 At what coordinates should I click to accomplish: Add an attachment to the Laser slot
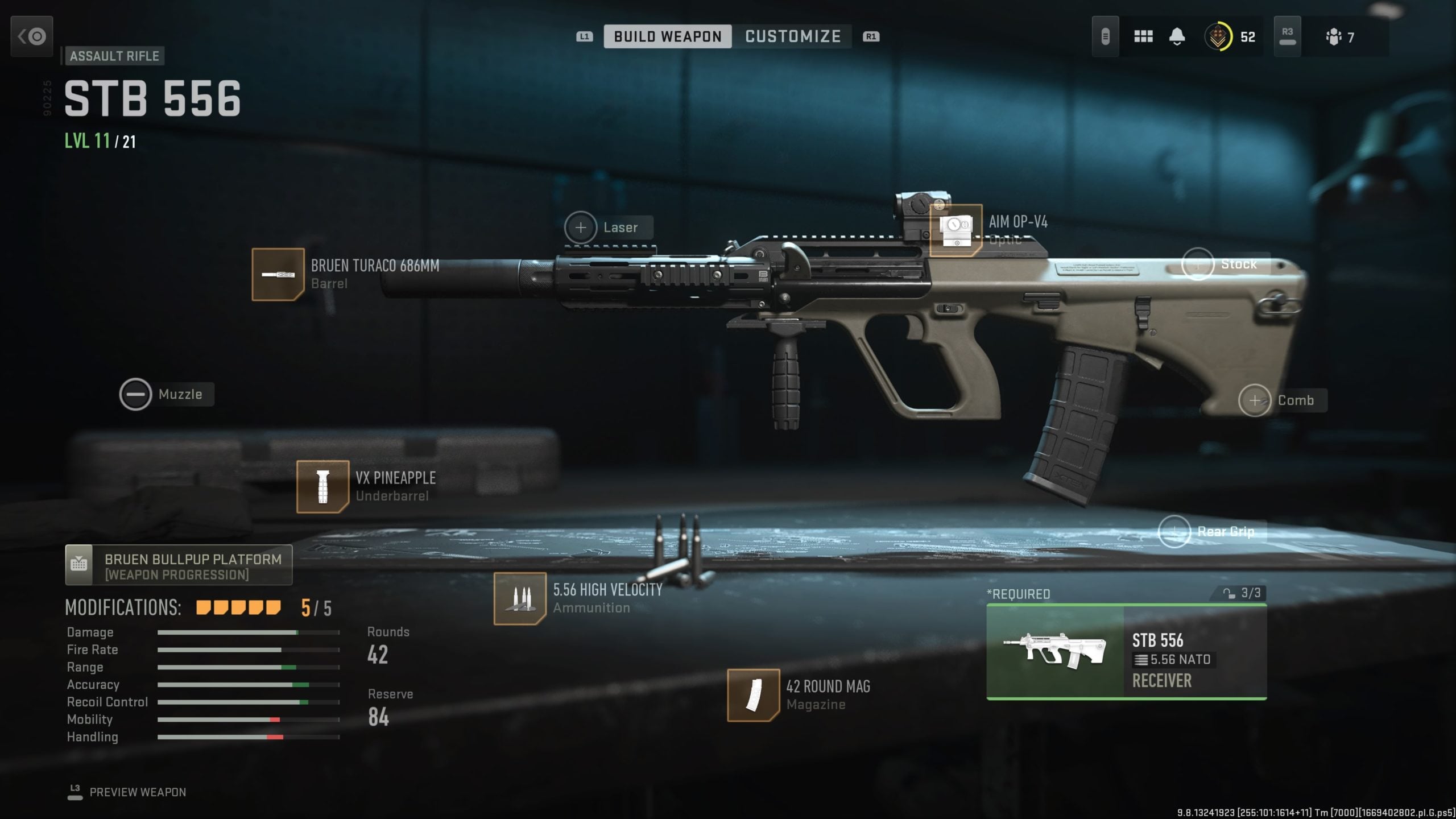point(581,226)
